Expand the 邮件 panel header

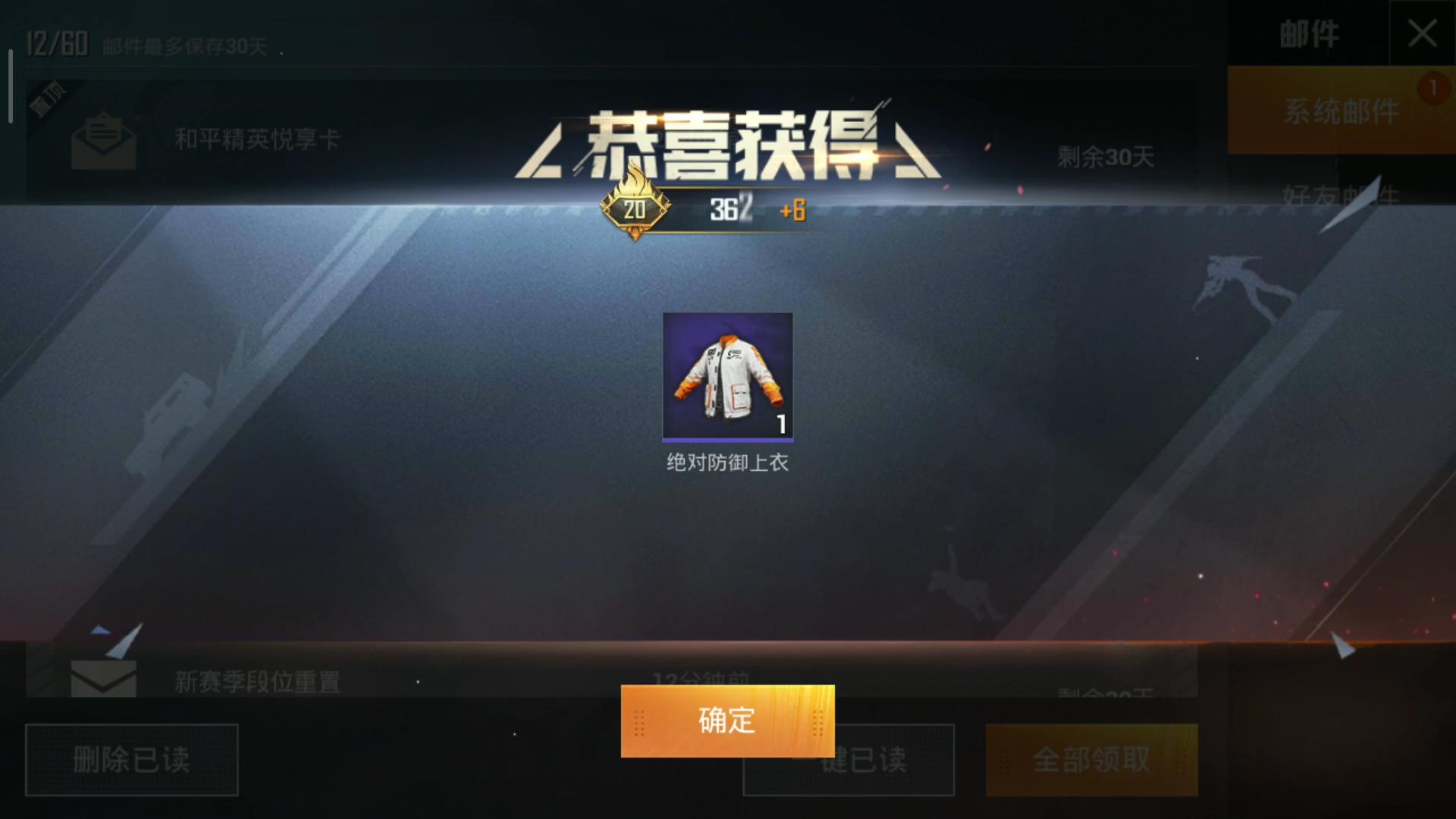(x=1308, y=34)
